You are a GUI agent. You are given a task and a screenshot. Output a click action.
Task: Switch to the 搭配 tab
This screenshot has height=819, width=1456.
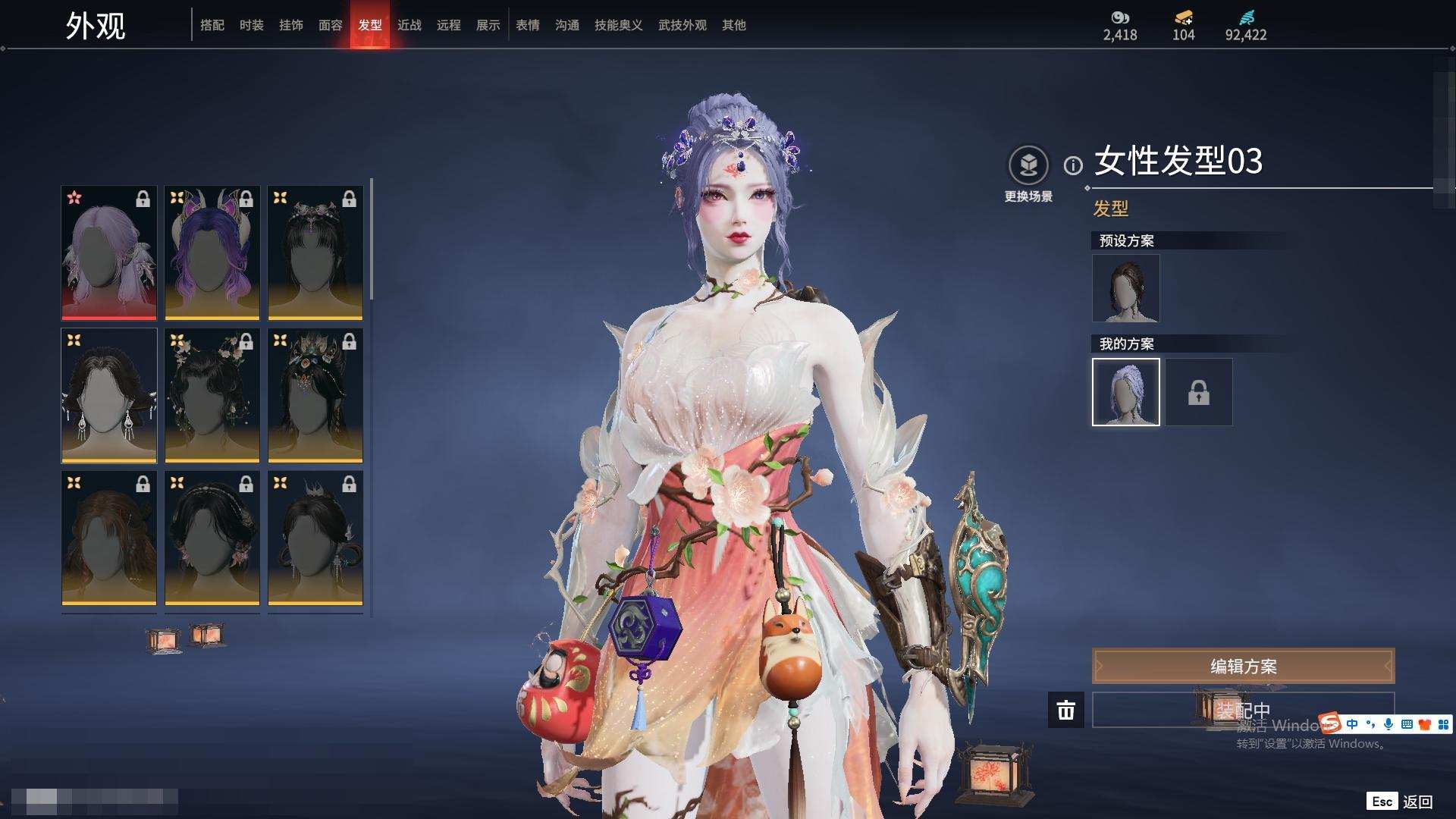[212, 25]
